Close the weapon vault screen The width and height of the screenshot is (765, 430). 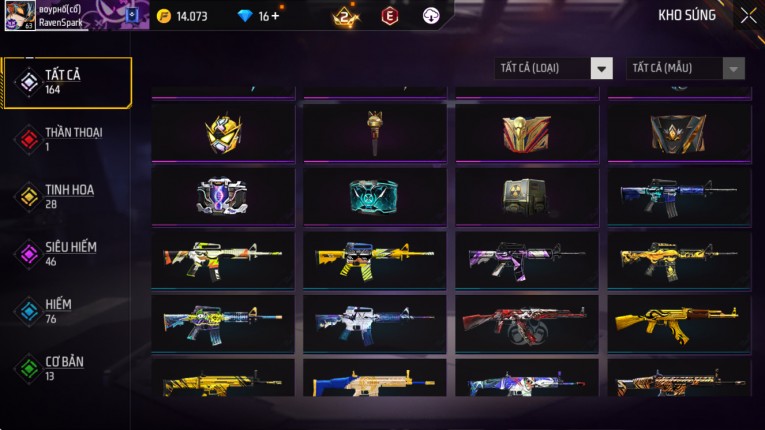[x=748, y=16]
